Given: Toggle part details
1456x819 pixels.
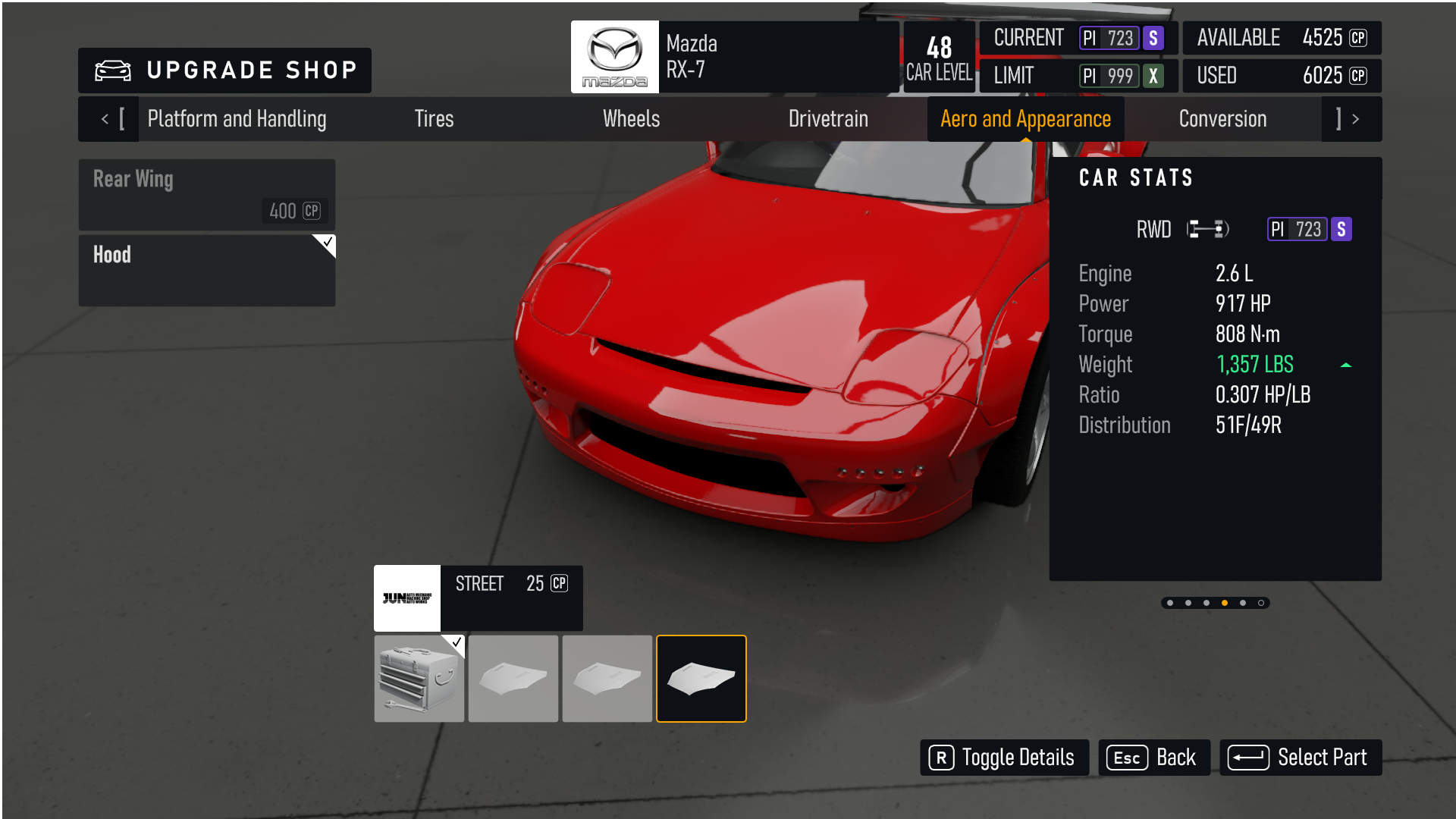Looking at the screenshot, I should coord(1004,758).
